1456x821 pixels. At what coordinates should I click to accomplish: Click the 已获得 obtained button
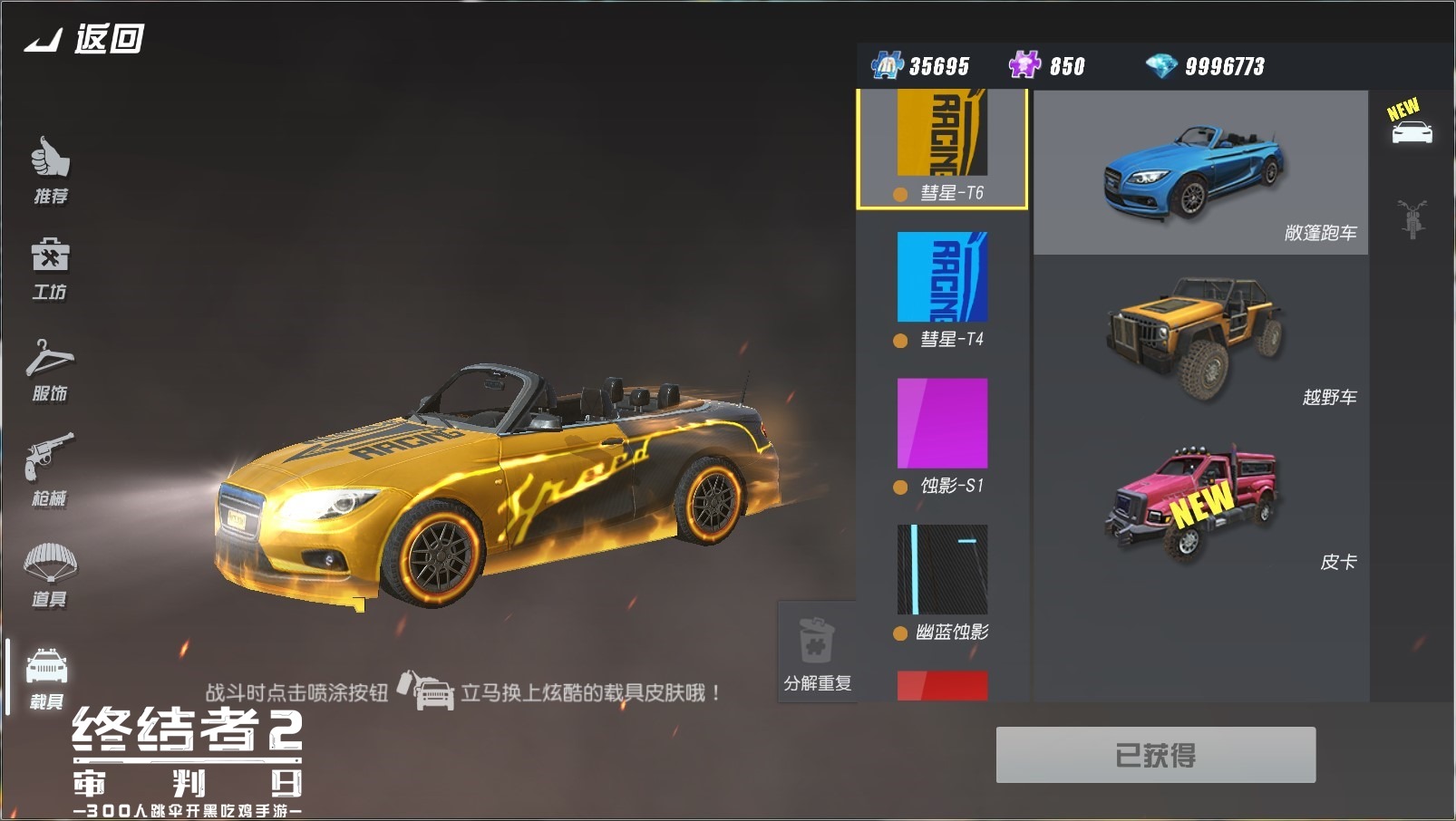[x=1155, y=755]
